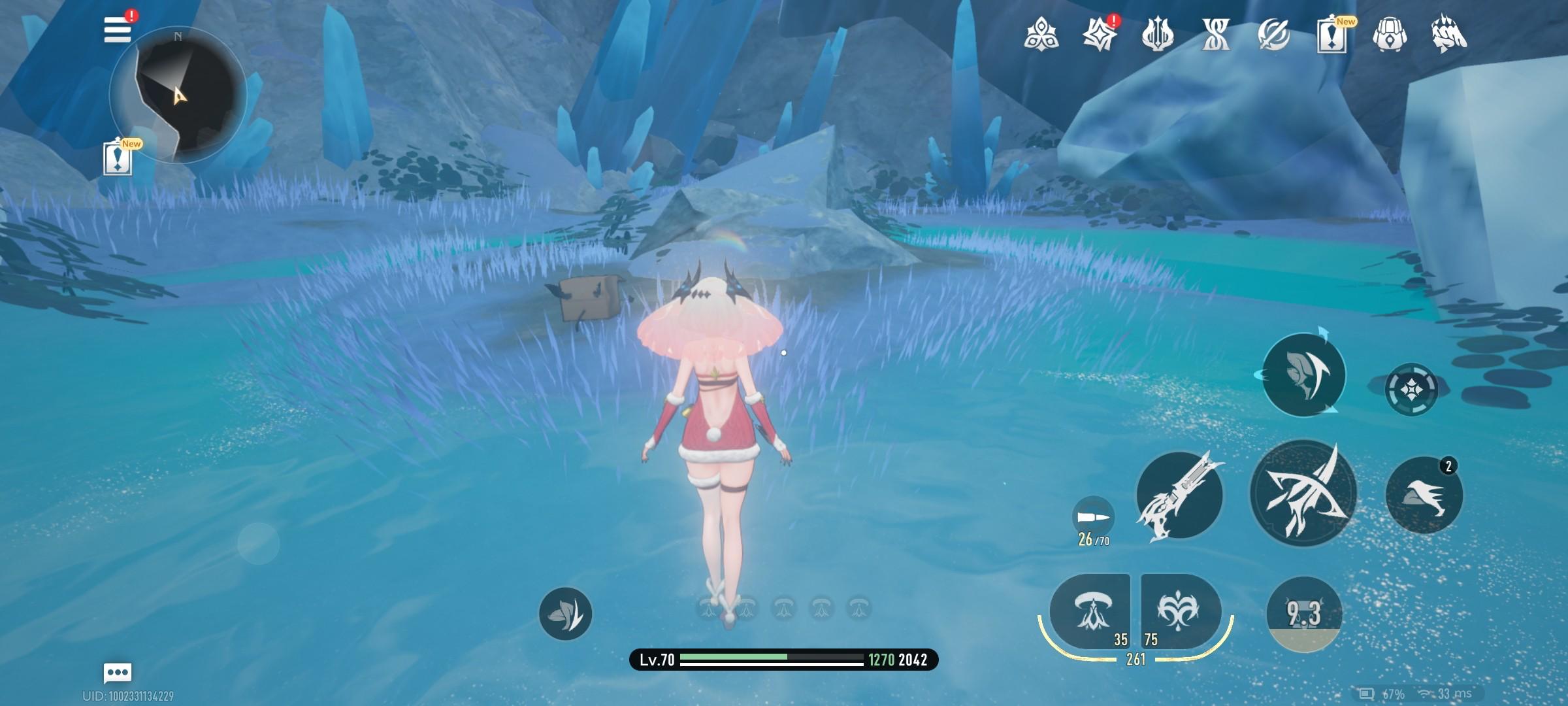Select the trident emblem icon
Image resolution: width=1568 pixels, height=706 pixels.
(1157, 34)
